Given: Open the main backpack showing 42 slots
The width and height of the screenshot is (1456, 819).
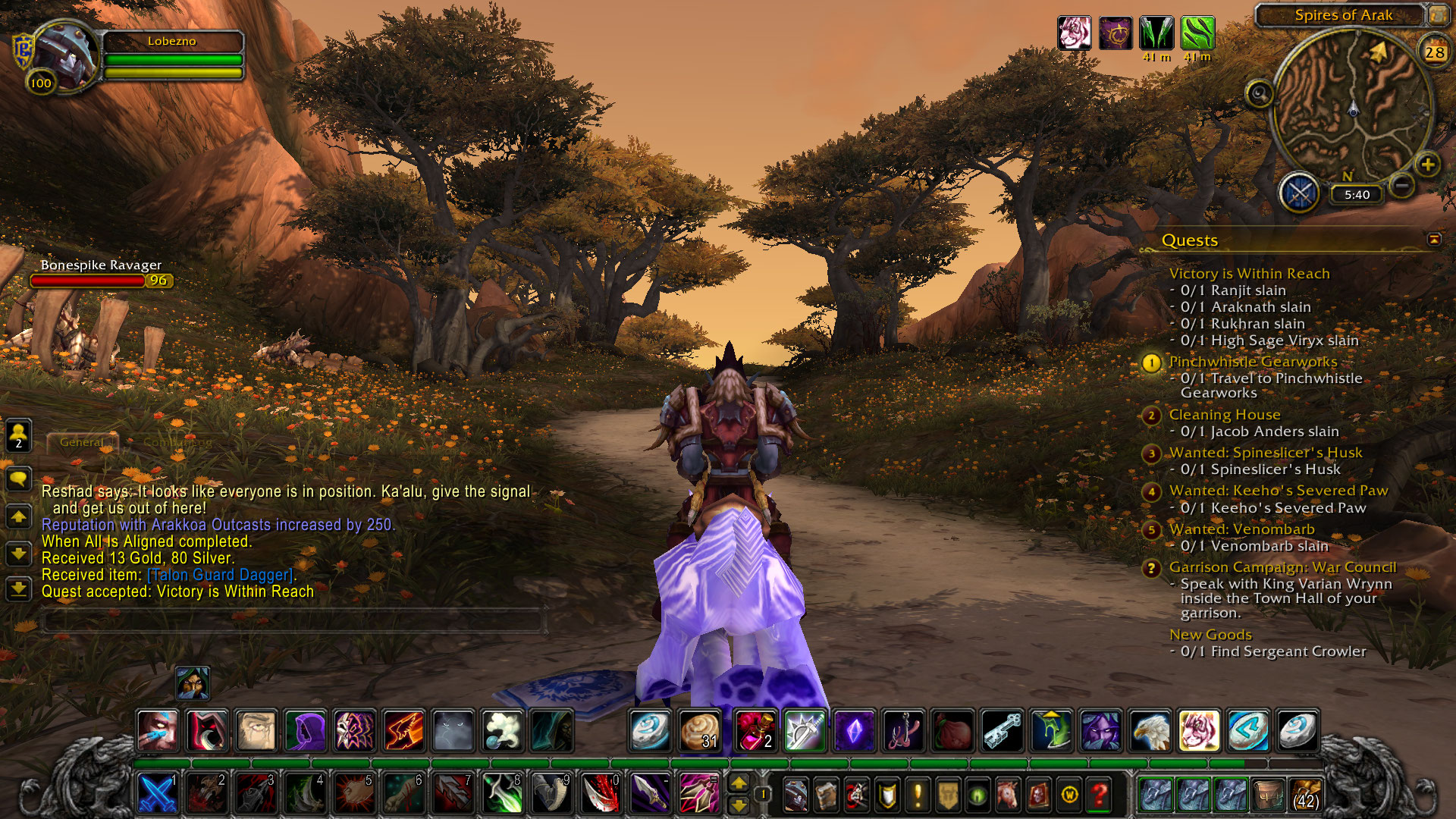Looking at the screenshot, I should [x=1306, y=795].
